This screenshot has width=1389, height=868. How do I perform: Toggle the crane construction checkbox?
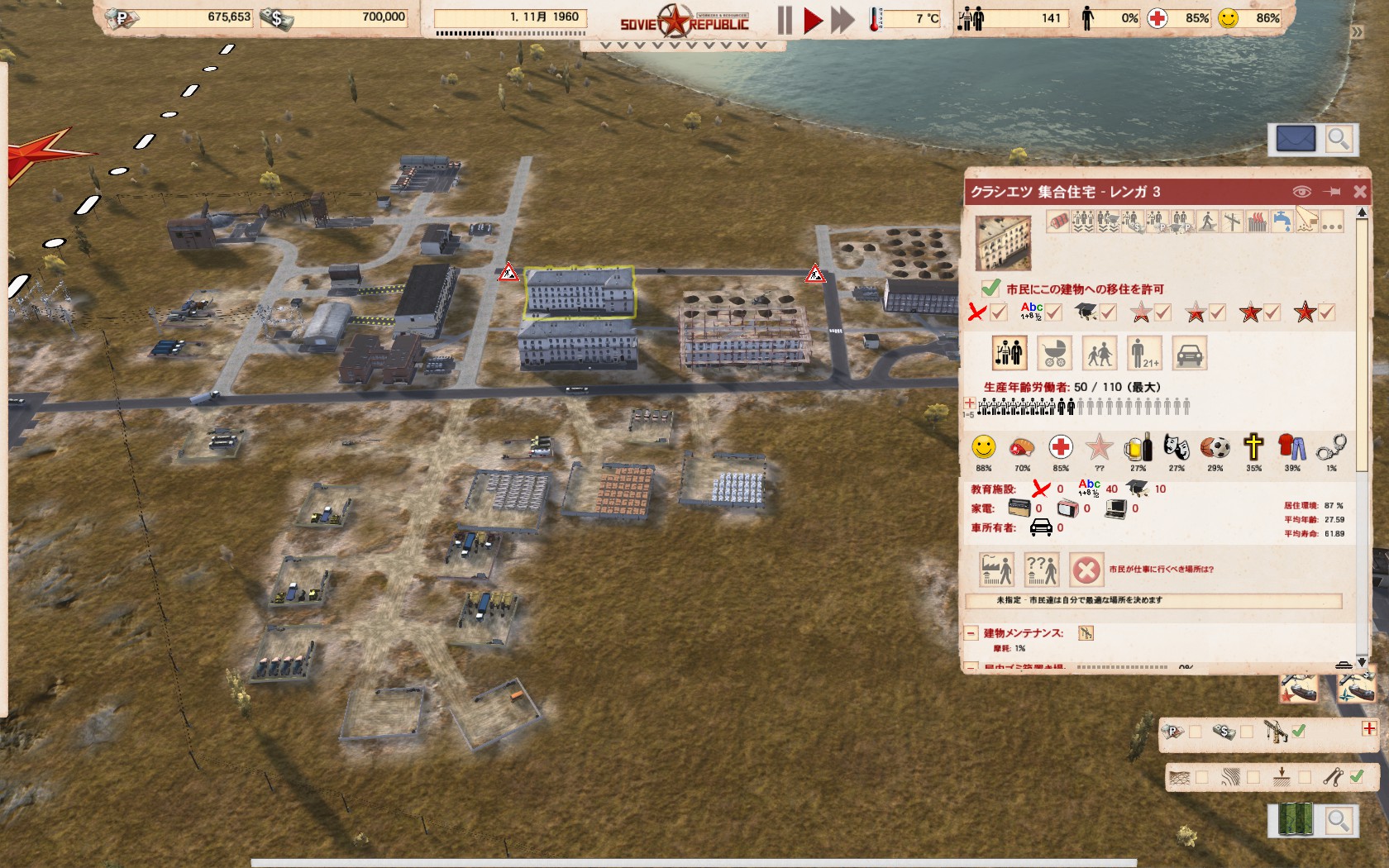pyautogui.click(x=1299, y=731)
